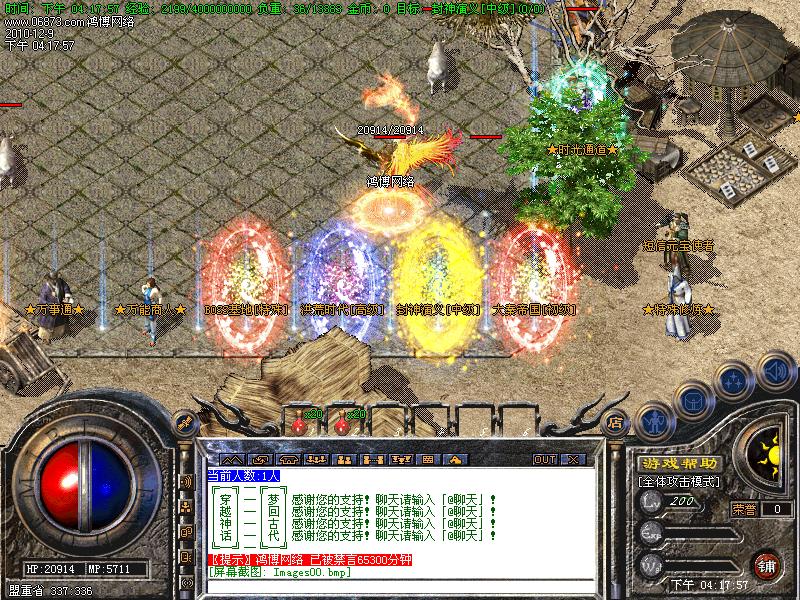The width and height of the screenshot is (800, 600).
Task: Use the first red potion in quick belt
Action: click(x=298, y=423)
